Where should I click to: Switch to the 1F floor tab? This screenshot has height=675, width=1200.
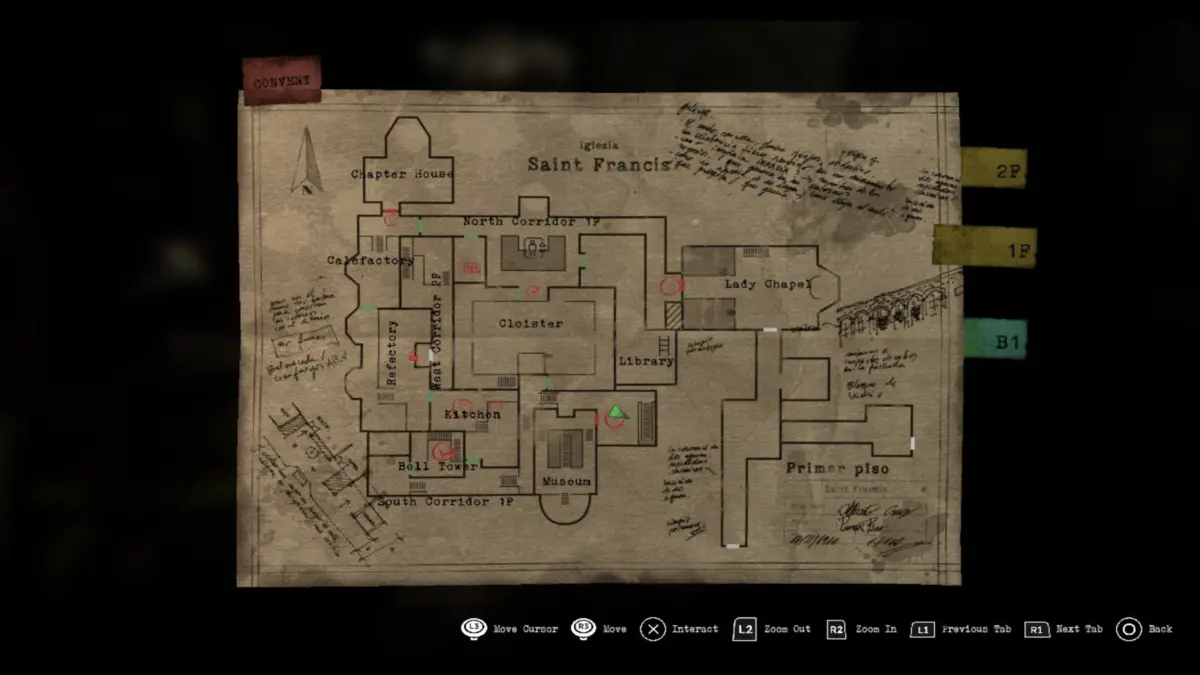[x=985, y=246]
